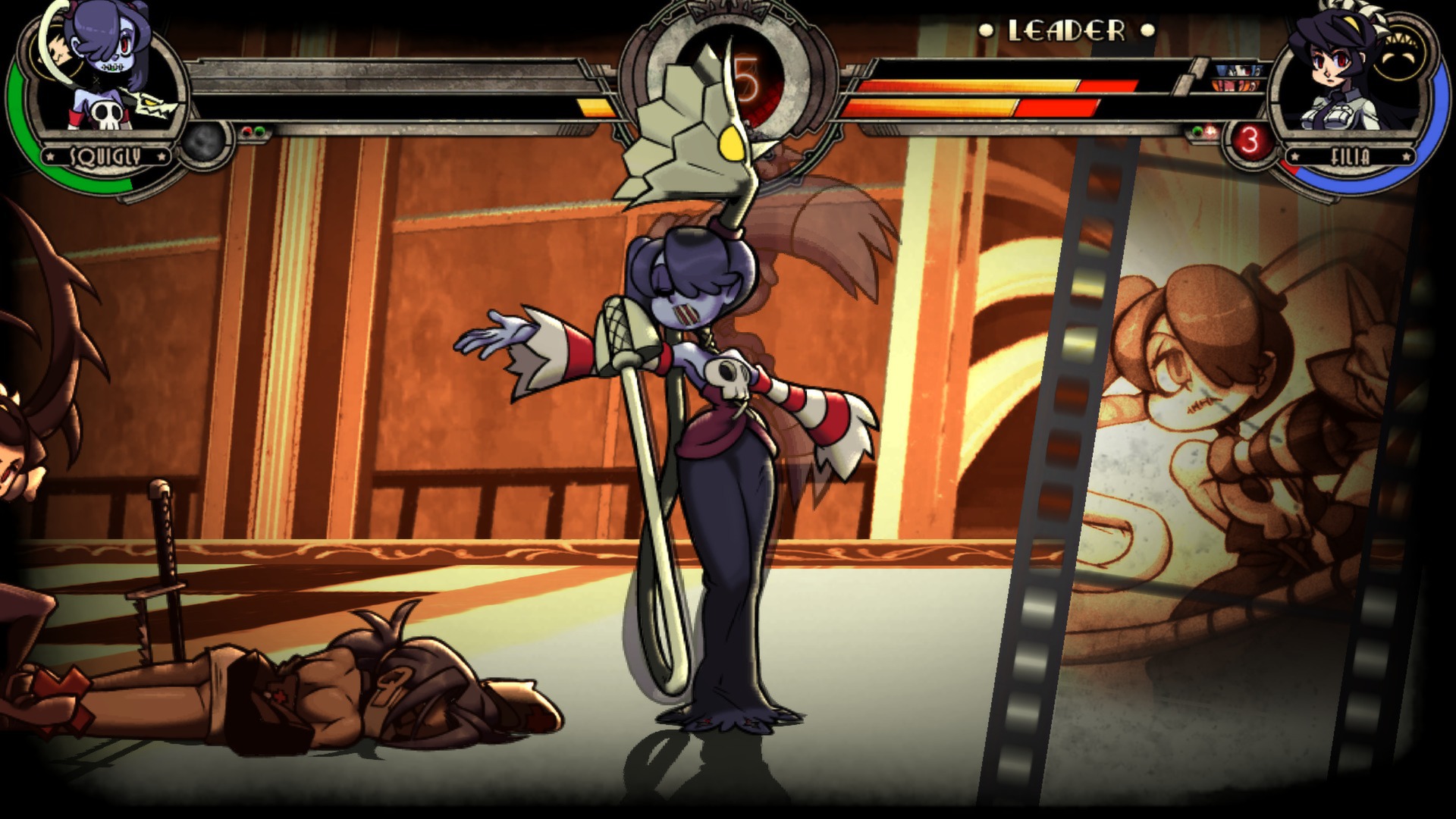Viewport: 1456px width, 819px height.
Task: Click the small burst indicator near the red counter
Action: 1210,131
